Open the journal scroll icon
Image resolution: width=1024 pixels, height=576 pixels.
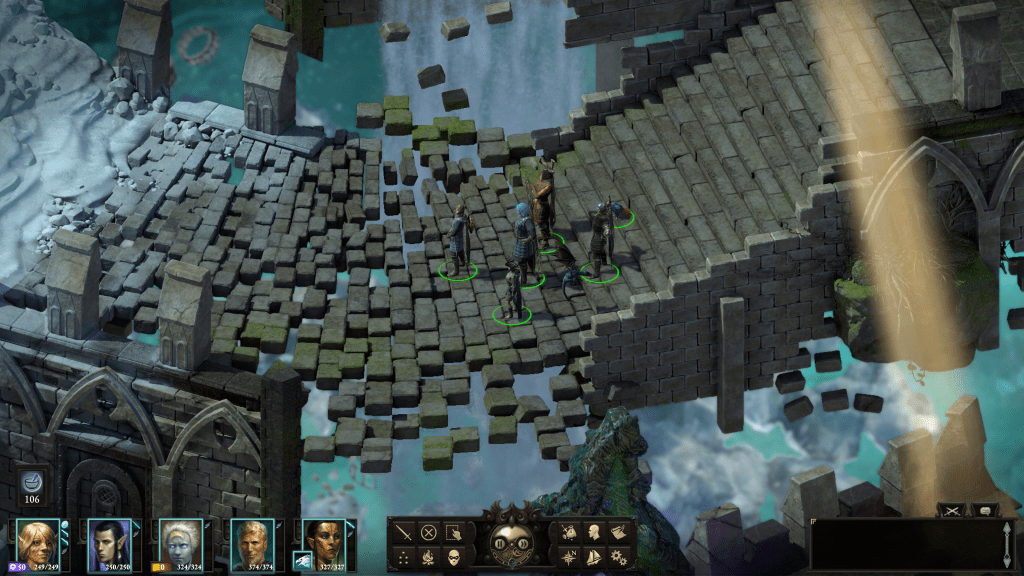(x=619, y=532)
